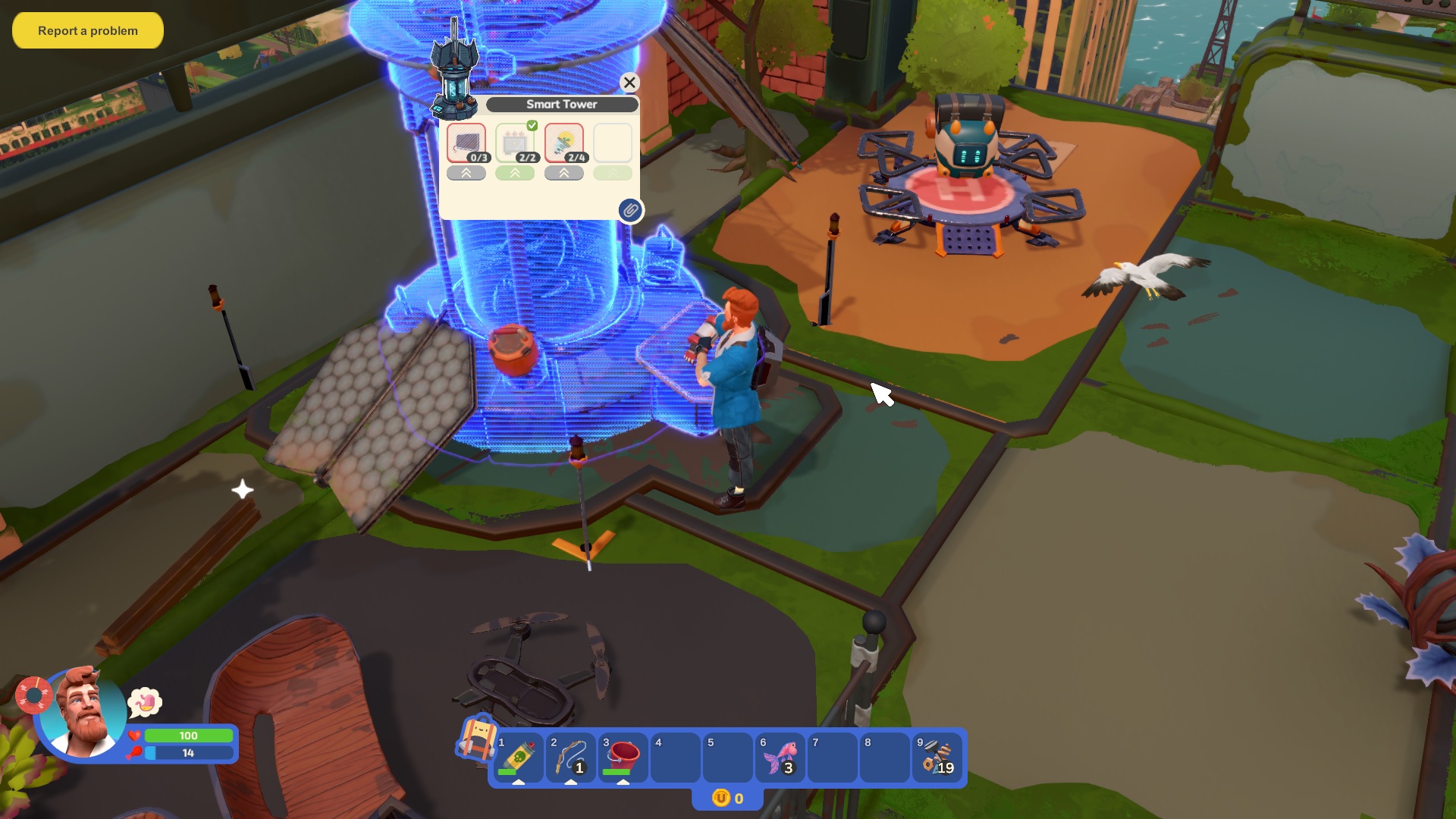1456x819 pixels.
Task: Close the Smart Tower panel
Action: pos(629,83)
